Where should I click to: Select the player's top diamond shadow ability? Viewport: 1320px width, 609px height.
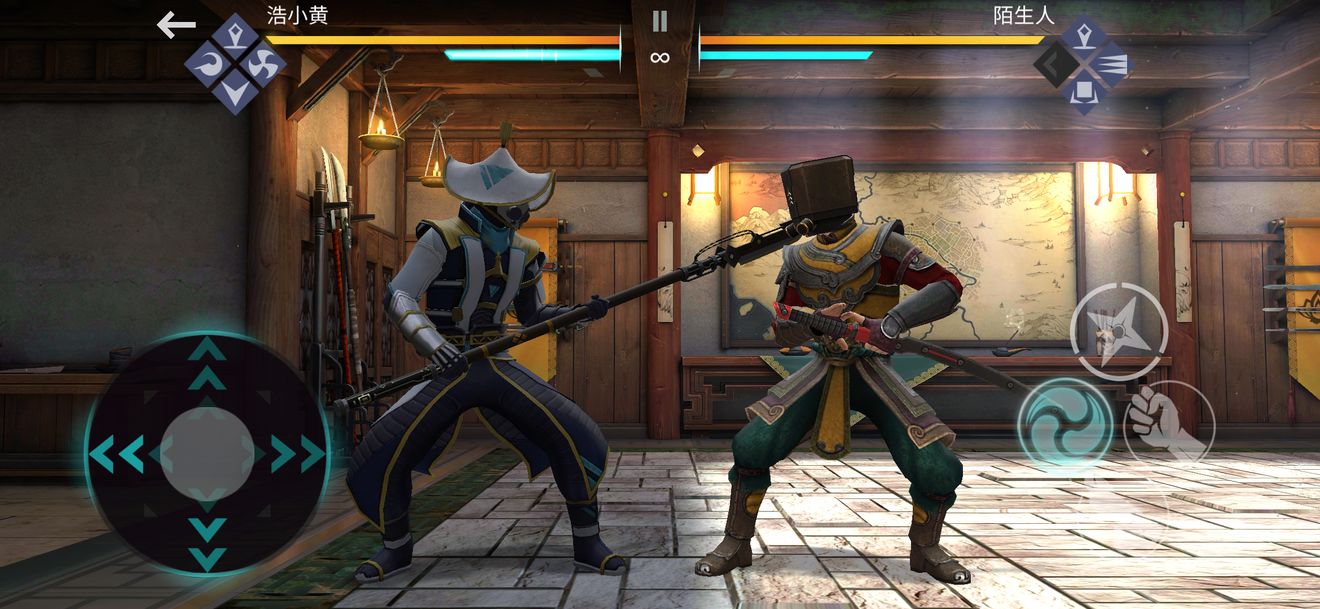point(236,37)
